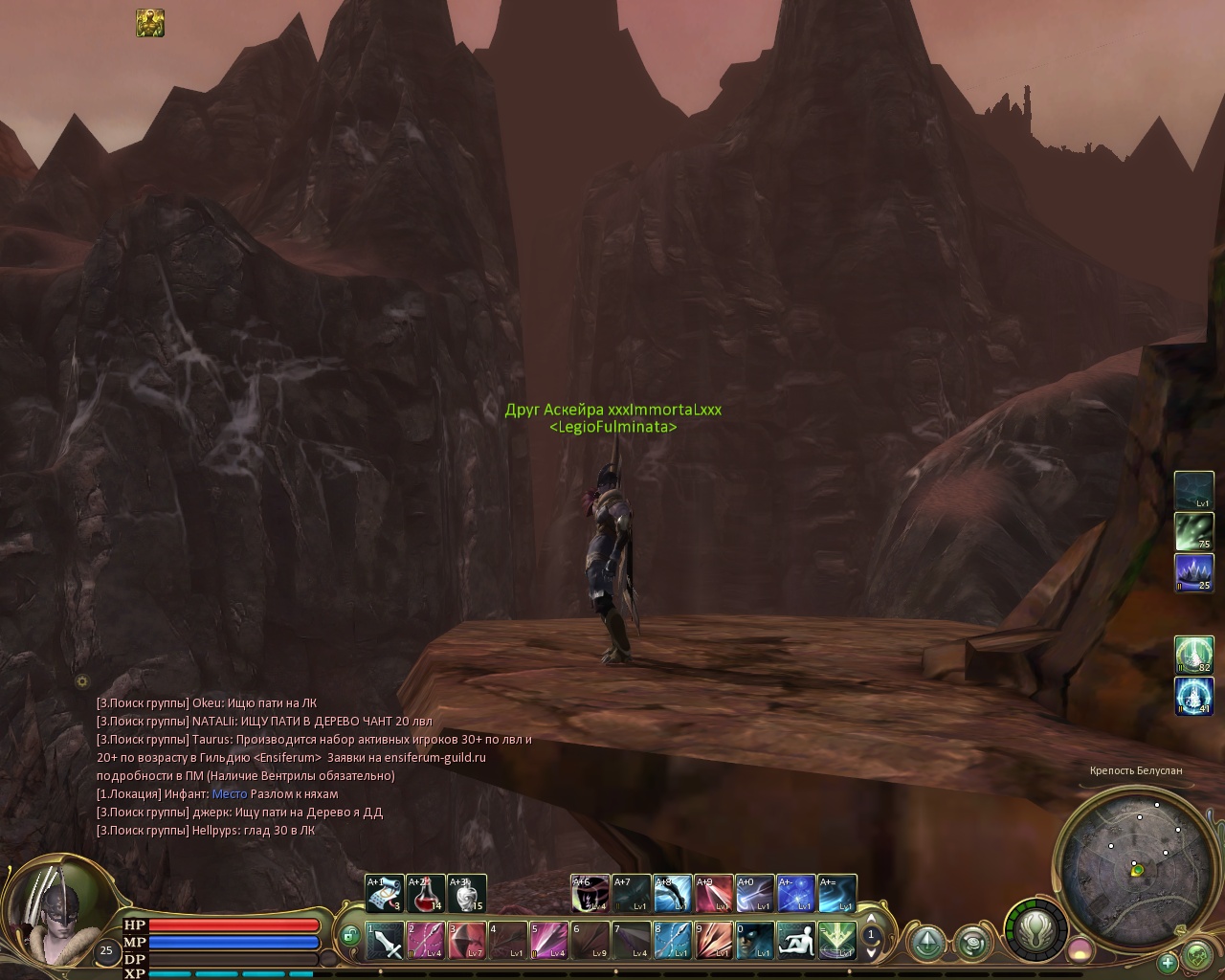
Task: Activate the sitting rest skill
Action: pos(795,941)
